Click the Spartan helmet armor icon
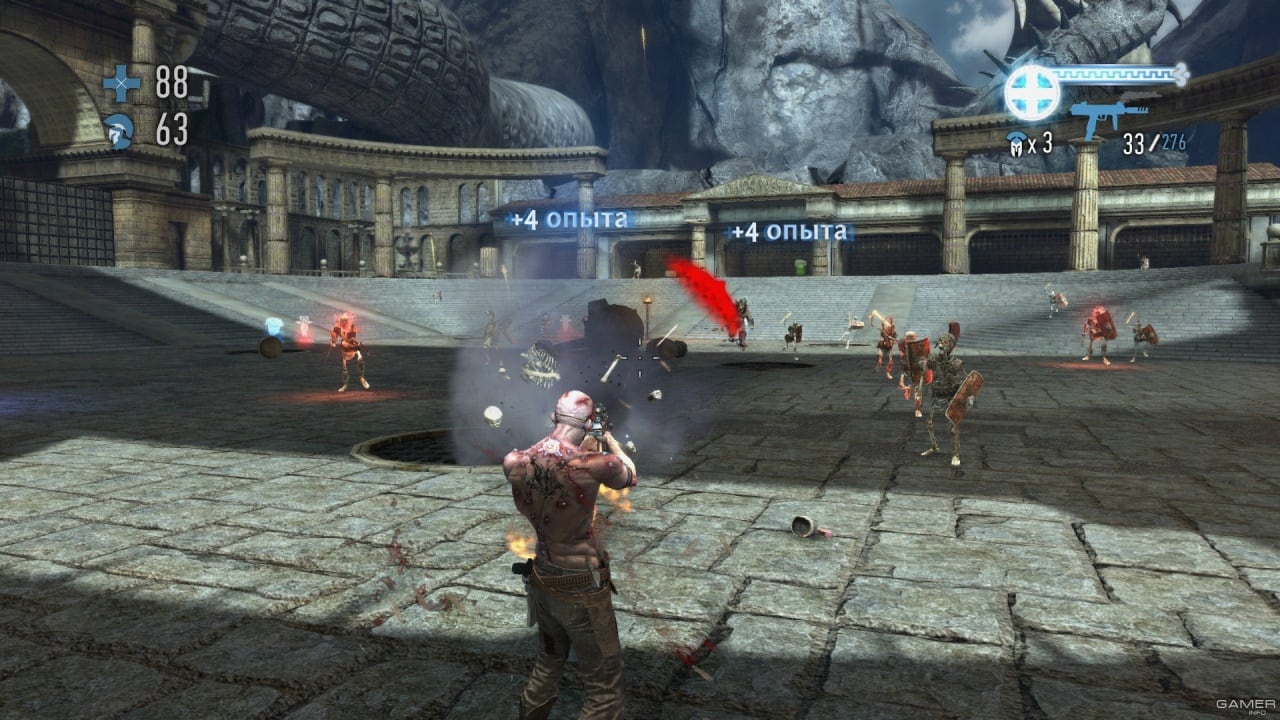Image resolution: width=1280 pixels, height=720 pixels. [120, 131]
